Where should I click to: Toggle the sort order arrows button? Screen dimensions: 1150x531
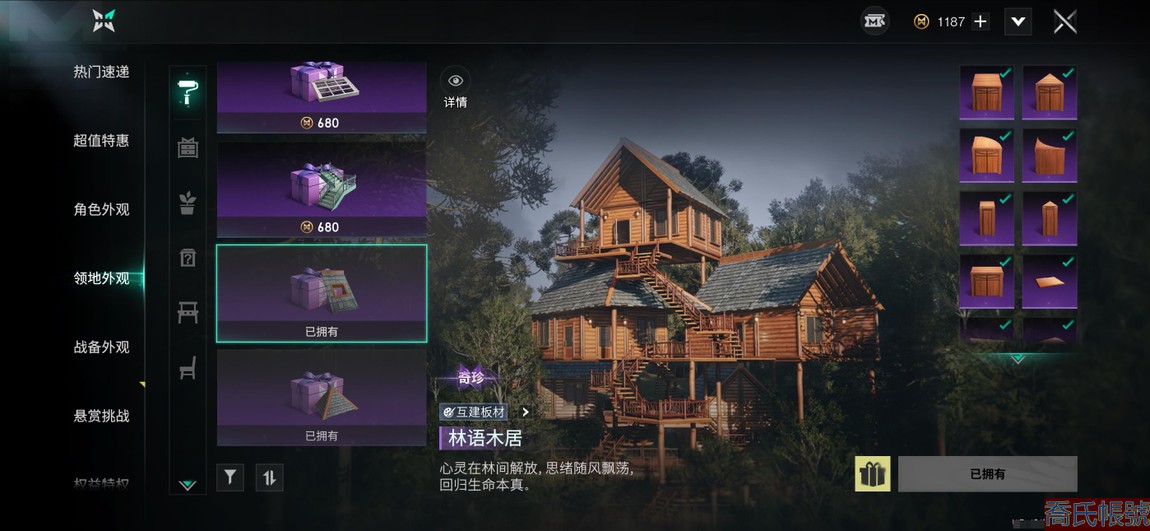[269, 477]
